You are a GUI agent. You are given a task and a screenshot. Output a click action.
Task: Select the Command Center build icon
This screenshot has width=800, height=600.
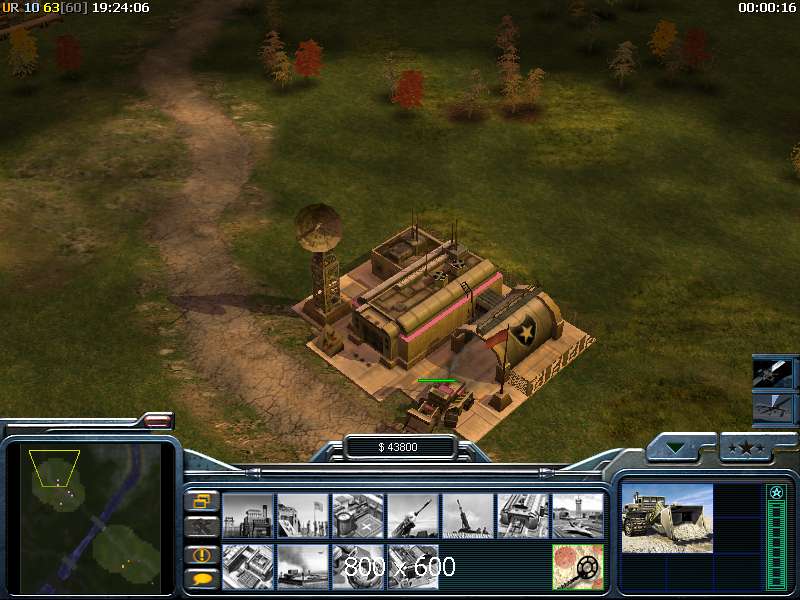click(413, 566)
